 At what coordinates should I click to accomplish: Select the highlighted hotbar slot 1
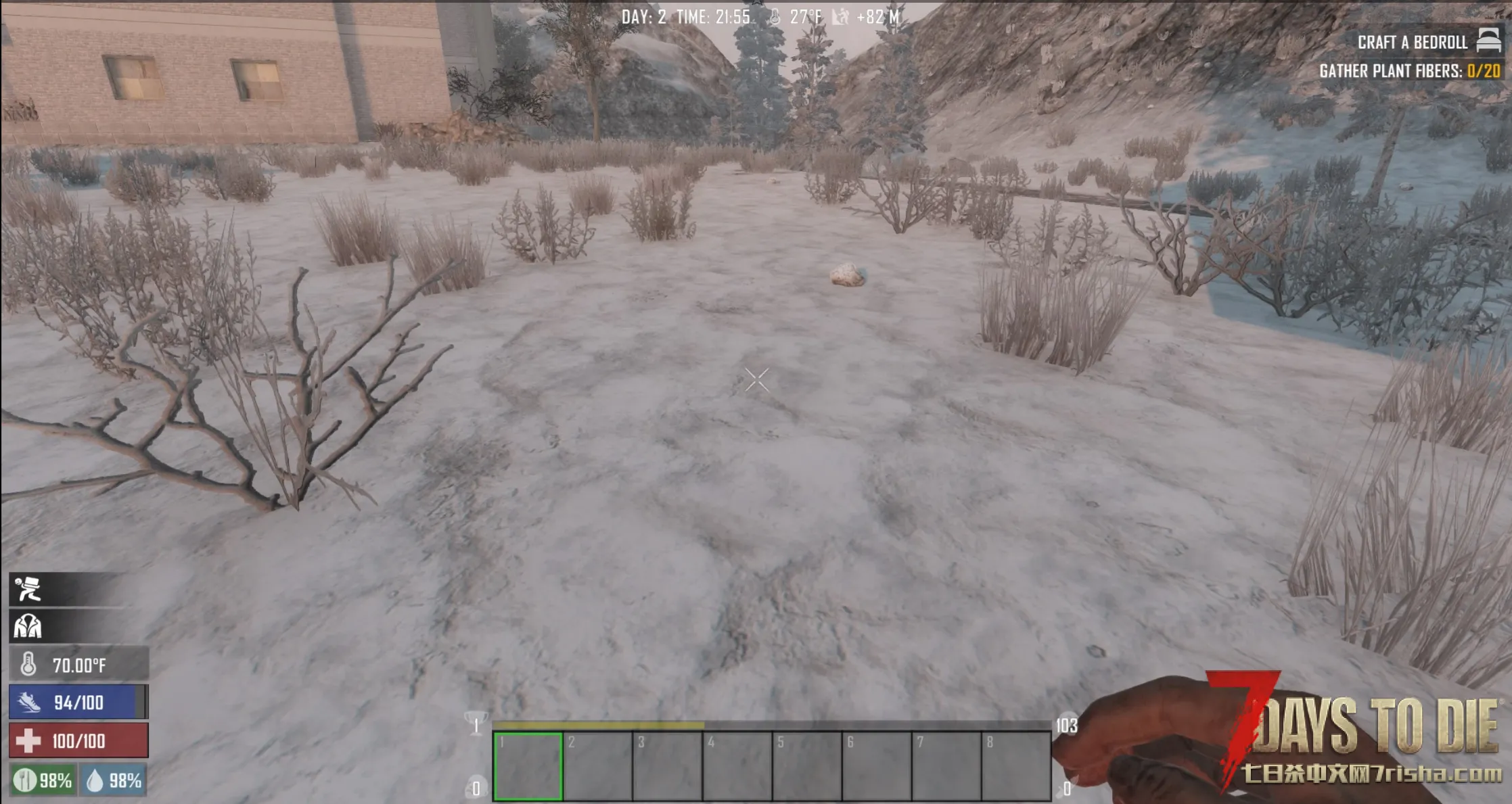click(x=528, y=766)
